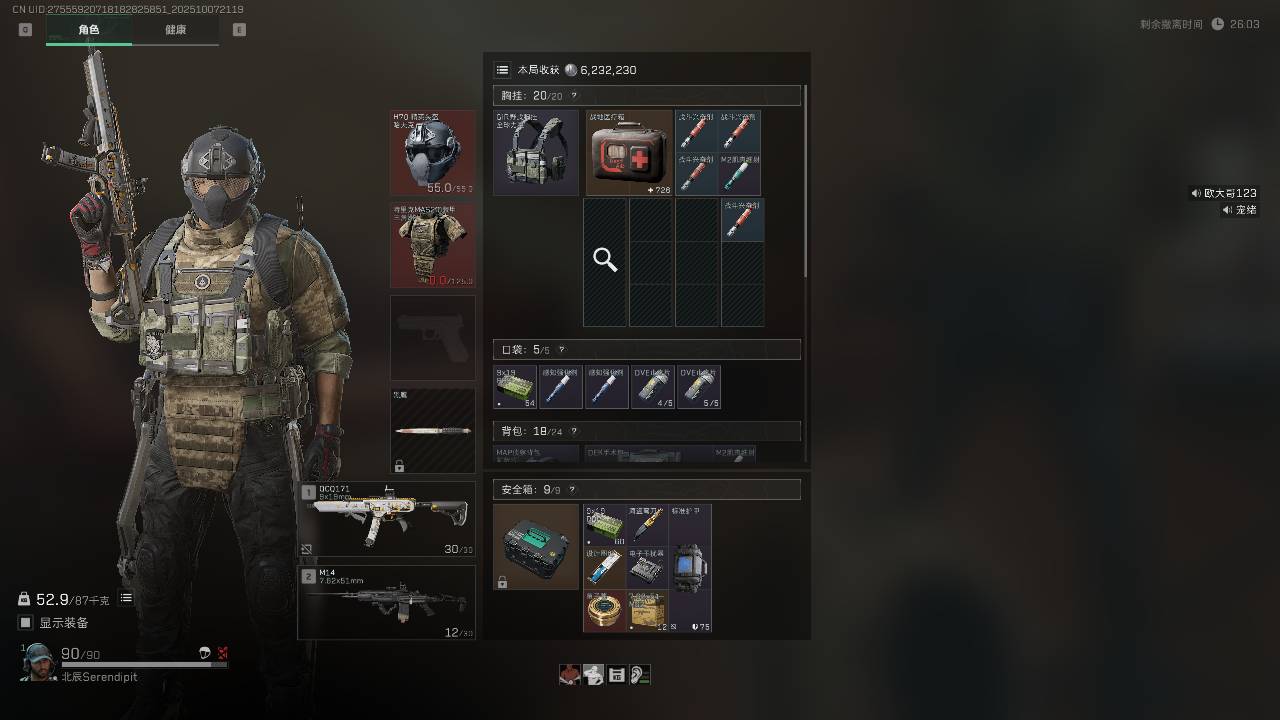The image size is (1280, 720).
Task: Select the body armor equipment slot
Action: (x=432, y=245)
